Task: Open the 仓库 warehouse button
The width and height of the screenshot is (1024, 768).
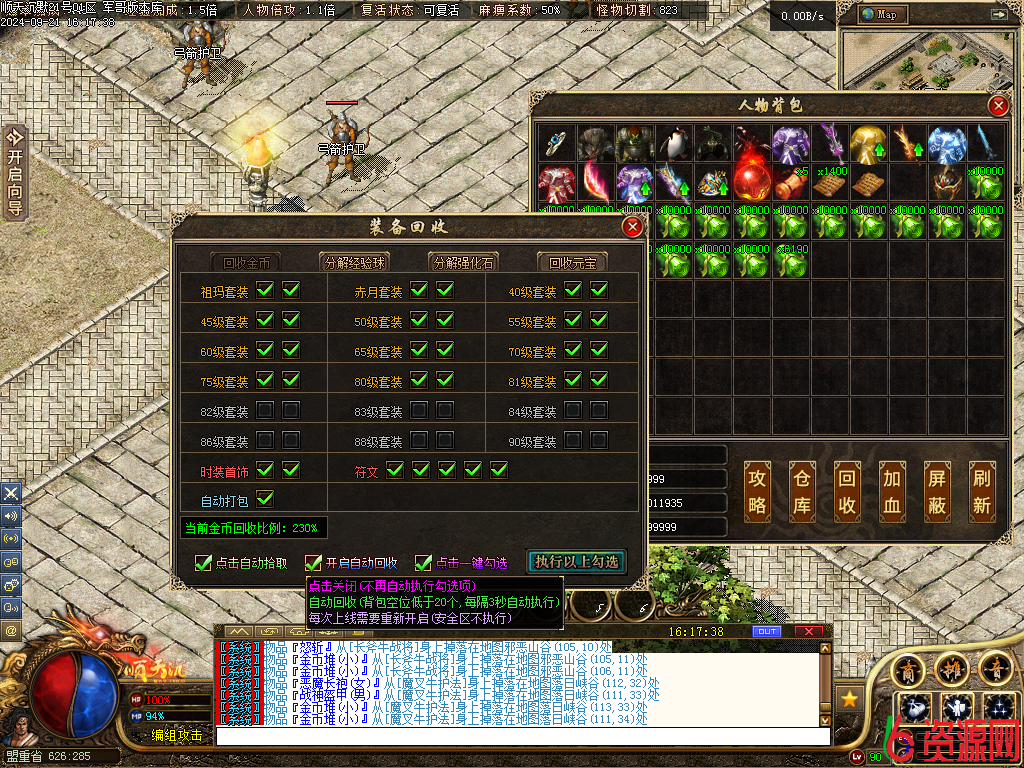Action: click(802, 491)
